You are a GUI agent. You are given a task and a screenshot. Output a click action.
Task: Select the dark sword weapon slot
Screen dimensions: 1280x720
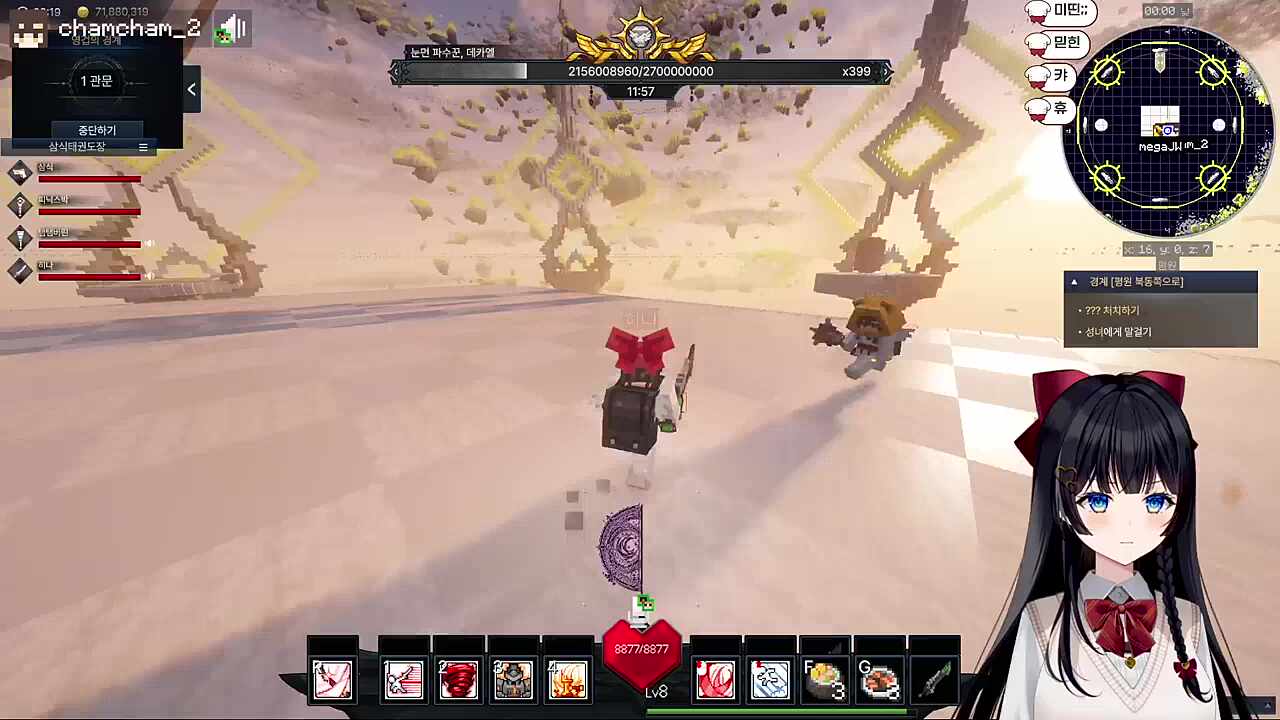point(933,680)
